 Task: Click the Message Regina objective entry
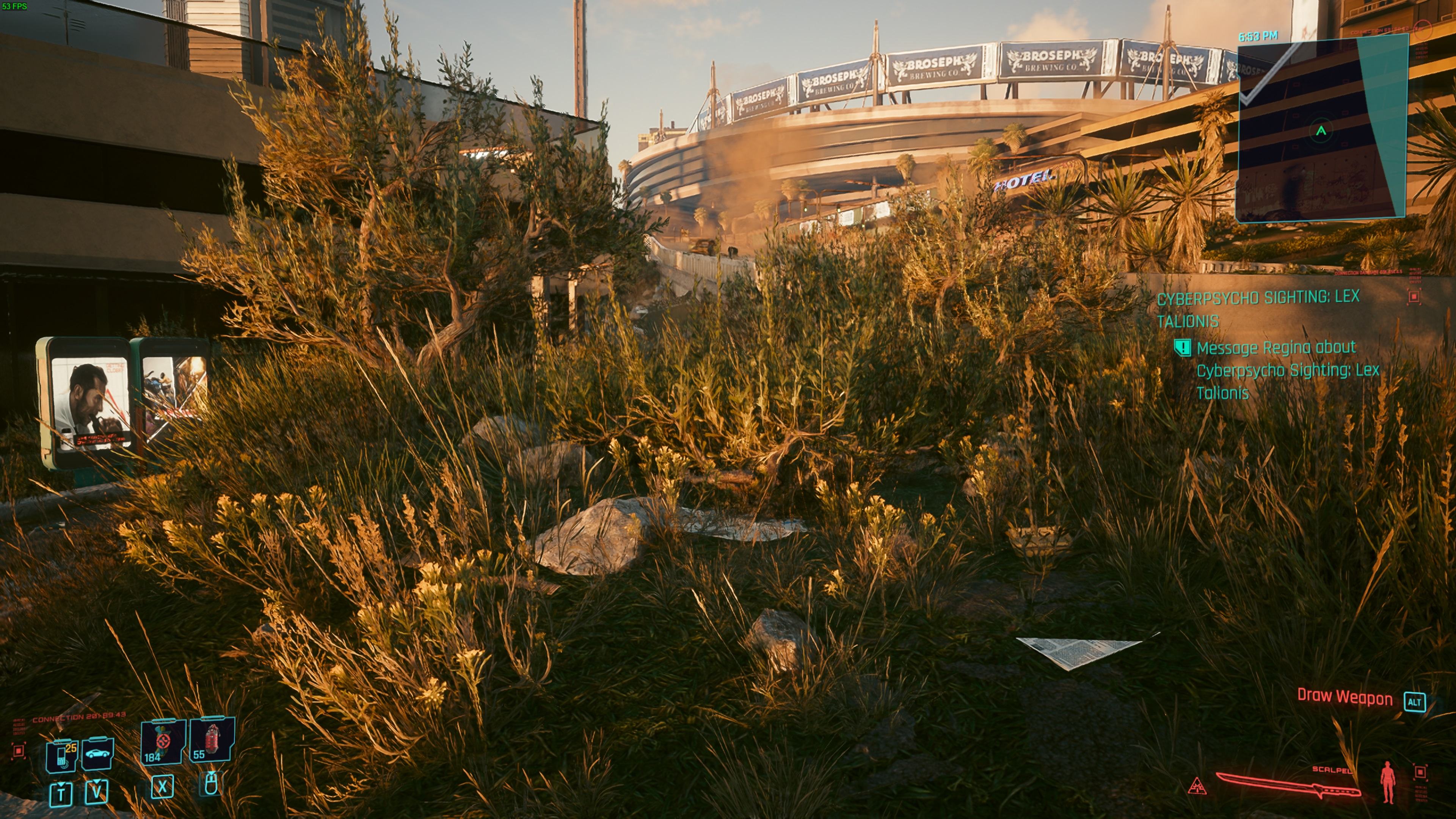click(x=1287, y=370)
